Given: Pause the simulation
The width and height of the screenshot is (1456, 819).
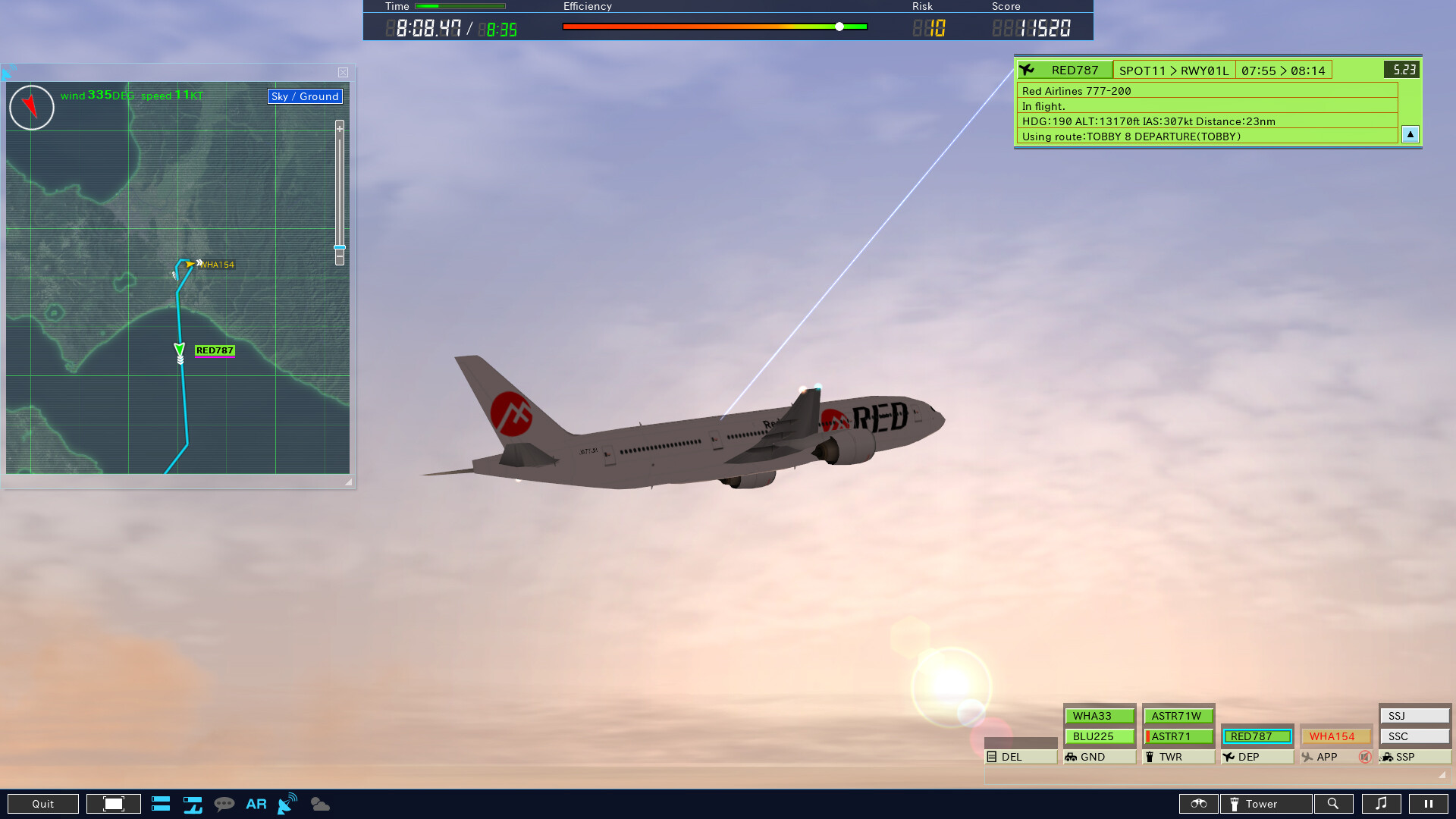Looking at the screenshot, I should click(1430, 803).
